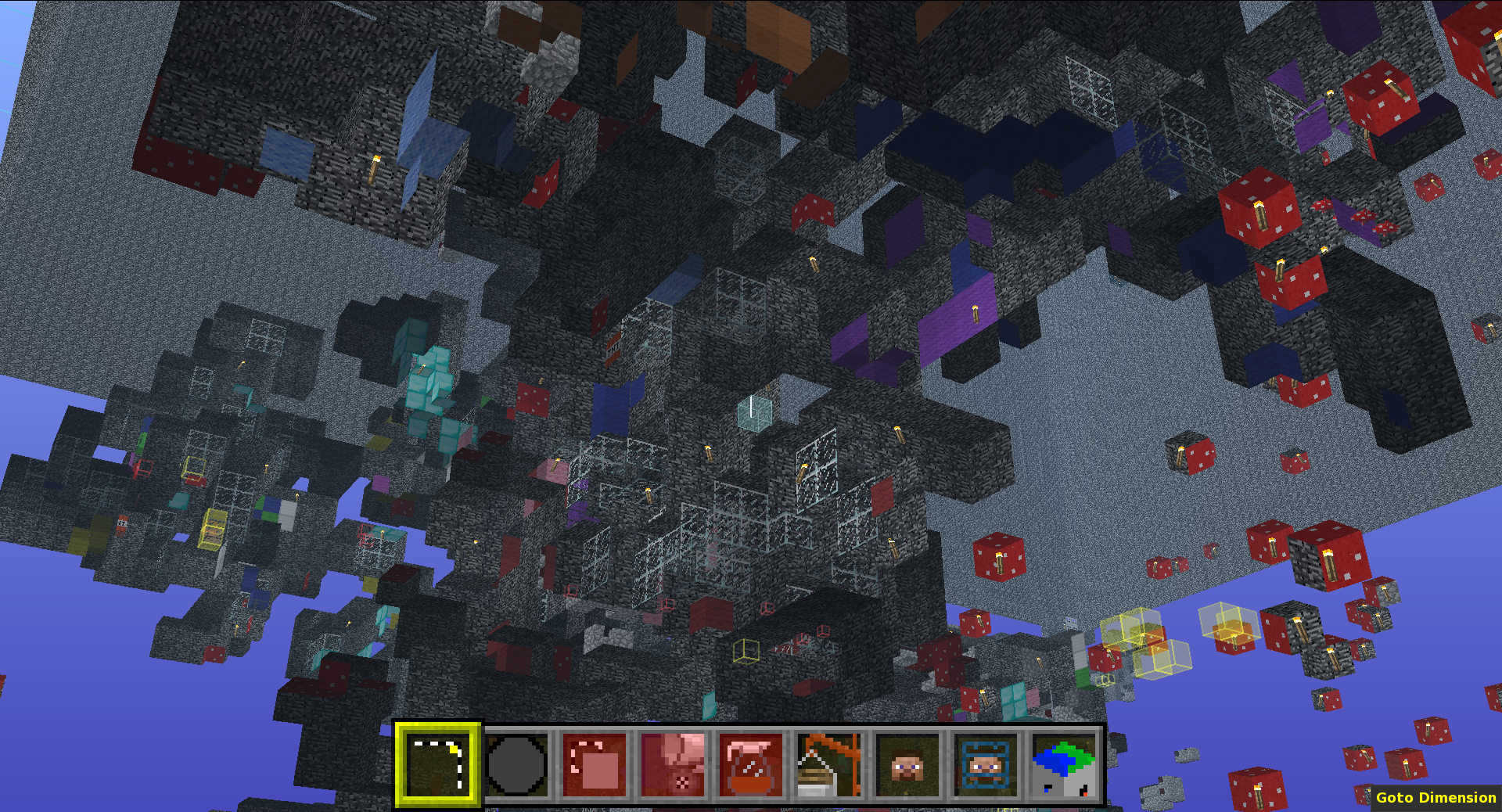This screenshot has height=812, width=1502.
Task: Select the Steve player head tool
Action: [x=907, y=764]
